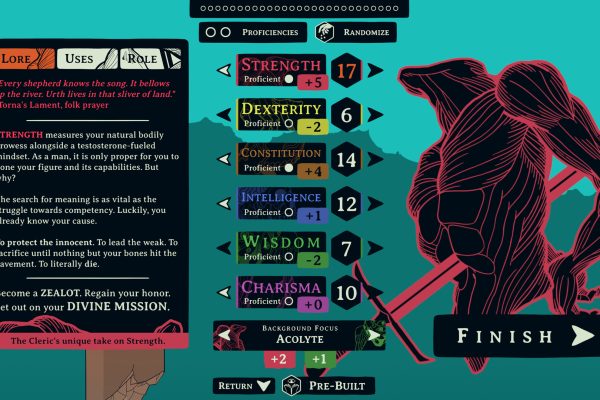Toggle Strength proficiency
Screen dimensions: 600x400
click(x=288, y=79)
